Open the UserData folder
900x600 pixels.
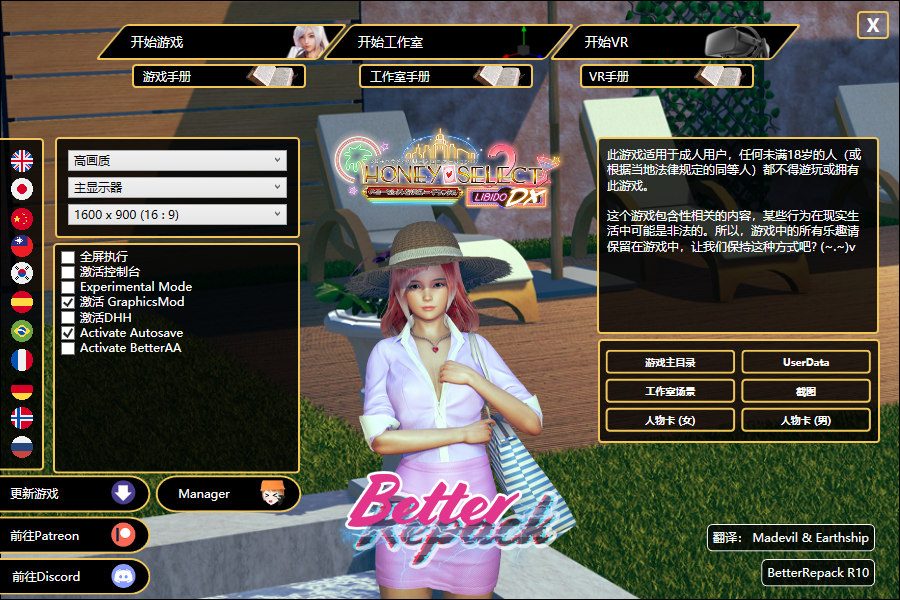[x=805, y=362]
